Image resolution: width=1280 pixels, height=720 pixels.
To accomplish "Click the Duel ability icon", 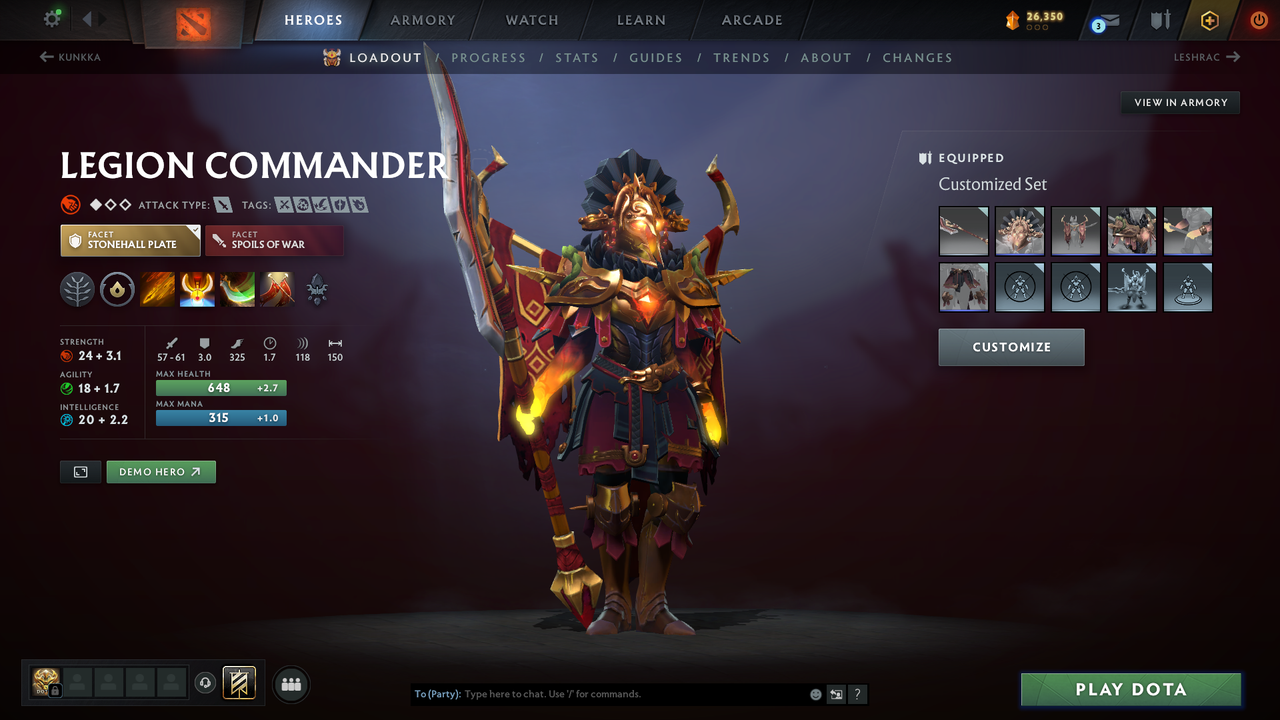I will pos(276,289).
